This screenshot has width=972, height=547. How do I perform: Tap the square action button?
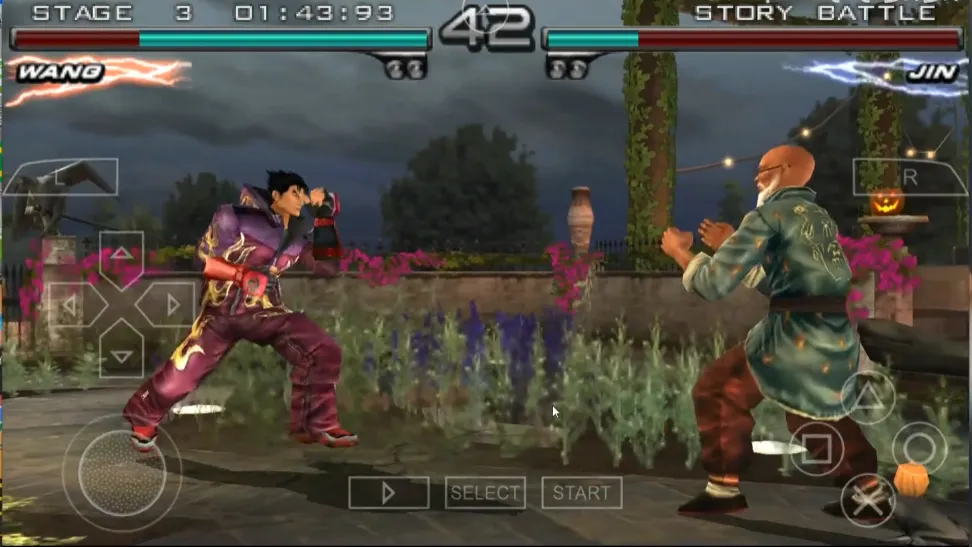click(816, 448)
